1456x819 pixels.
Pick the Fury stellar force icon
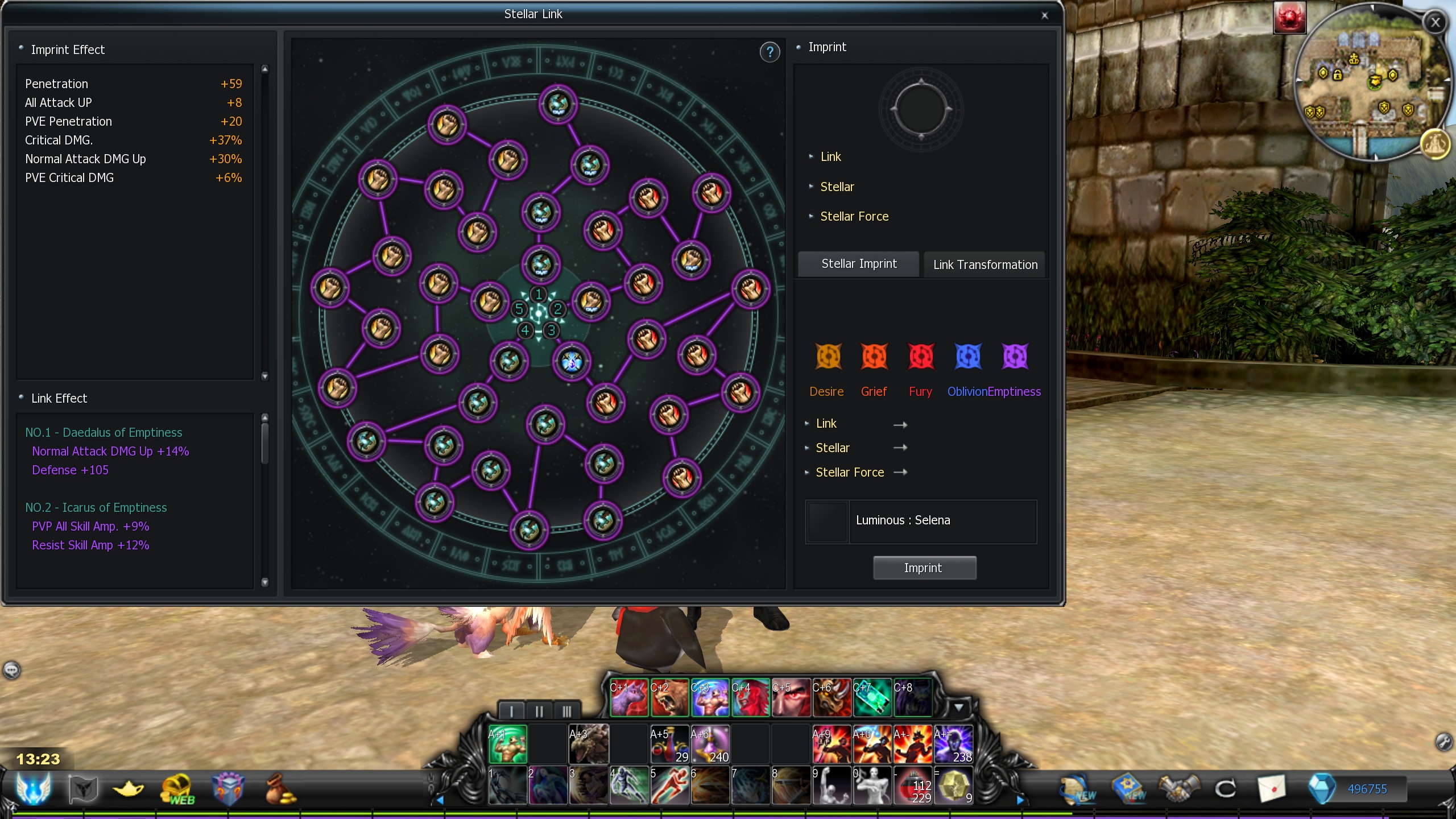(x=921, y=357)
